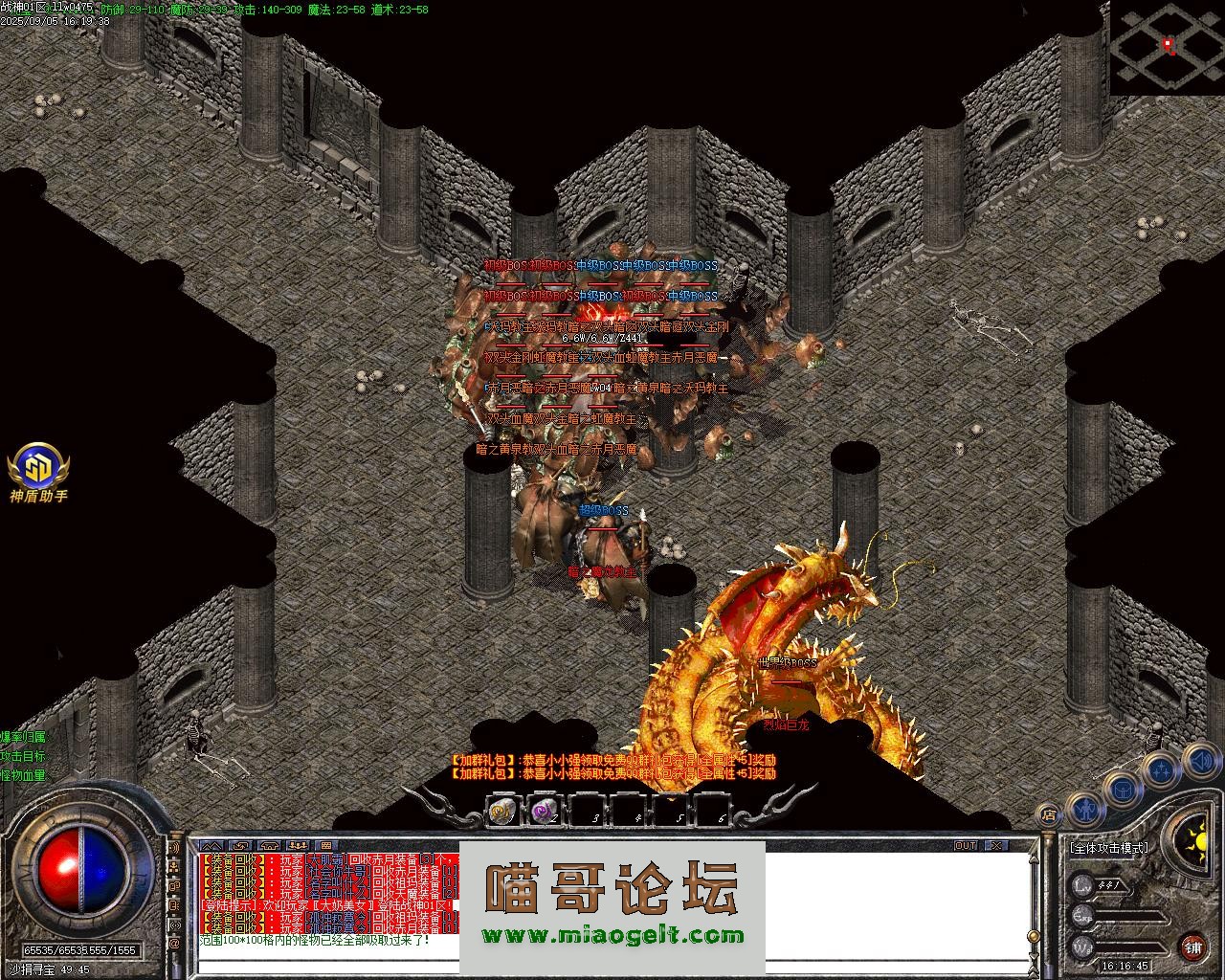Screen dimensions: 1225x980
Task: Click the OUT button above the chat
Action: (966, 846)
